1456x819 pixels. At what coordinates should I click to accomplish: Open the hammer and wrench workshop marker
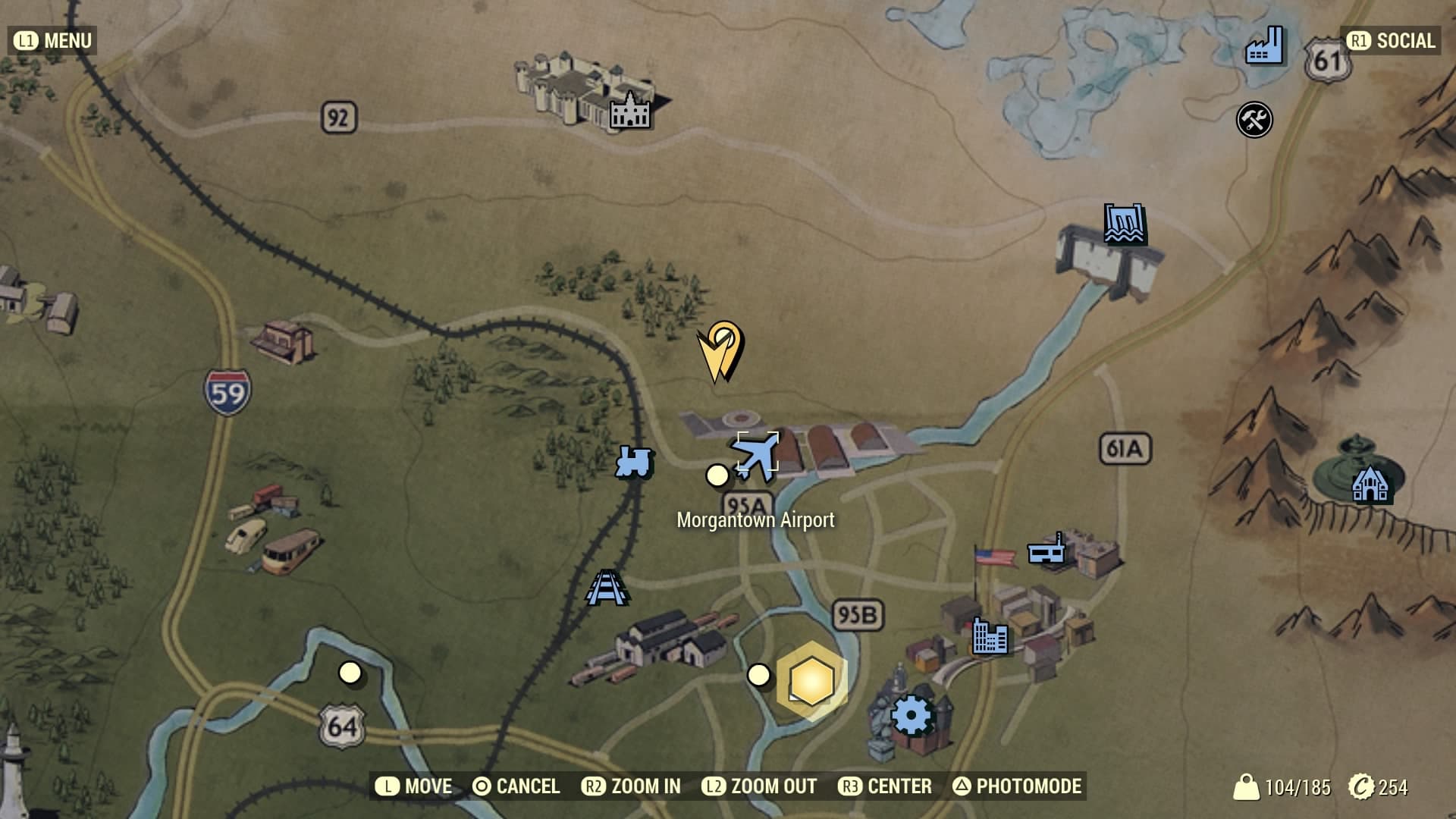point(1254,120)
